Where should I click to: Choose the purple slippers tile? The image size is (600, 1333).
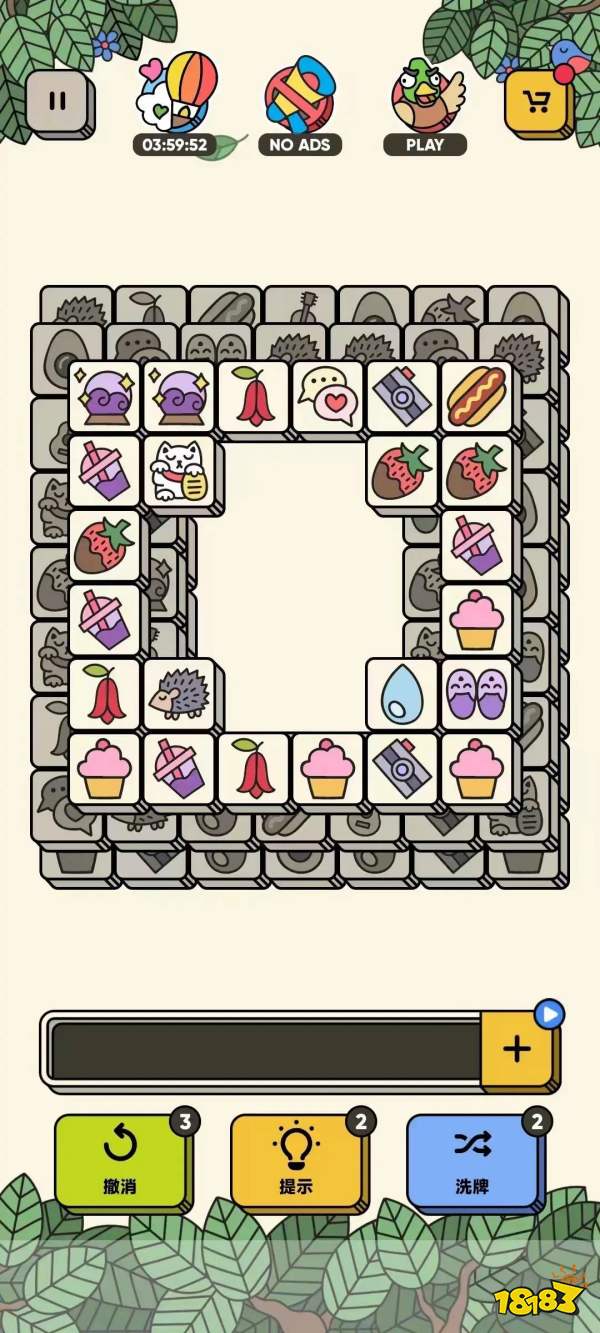coord(476,693)
